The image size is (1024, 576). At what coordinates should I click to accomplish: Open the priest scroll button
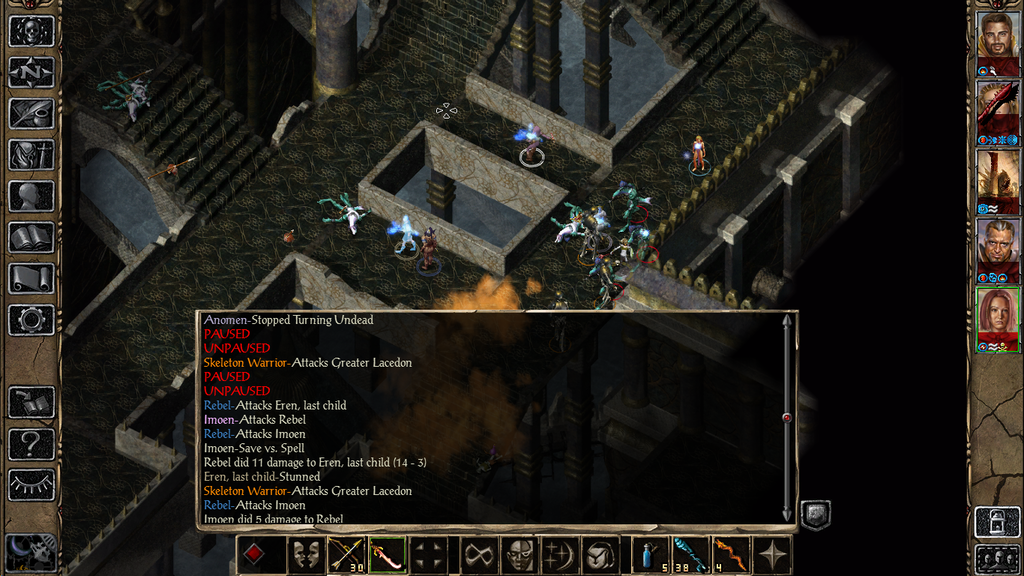31,279
